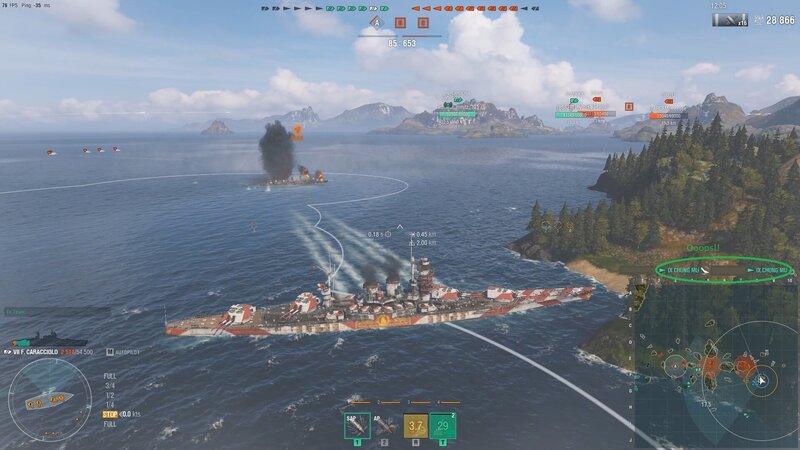Toggle the Autopilot button
This screenshot has width=800, height=450.
125,352
